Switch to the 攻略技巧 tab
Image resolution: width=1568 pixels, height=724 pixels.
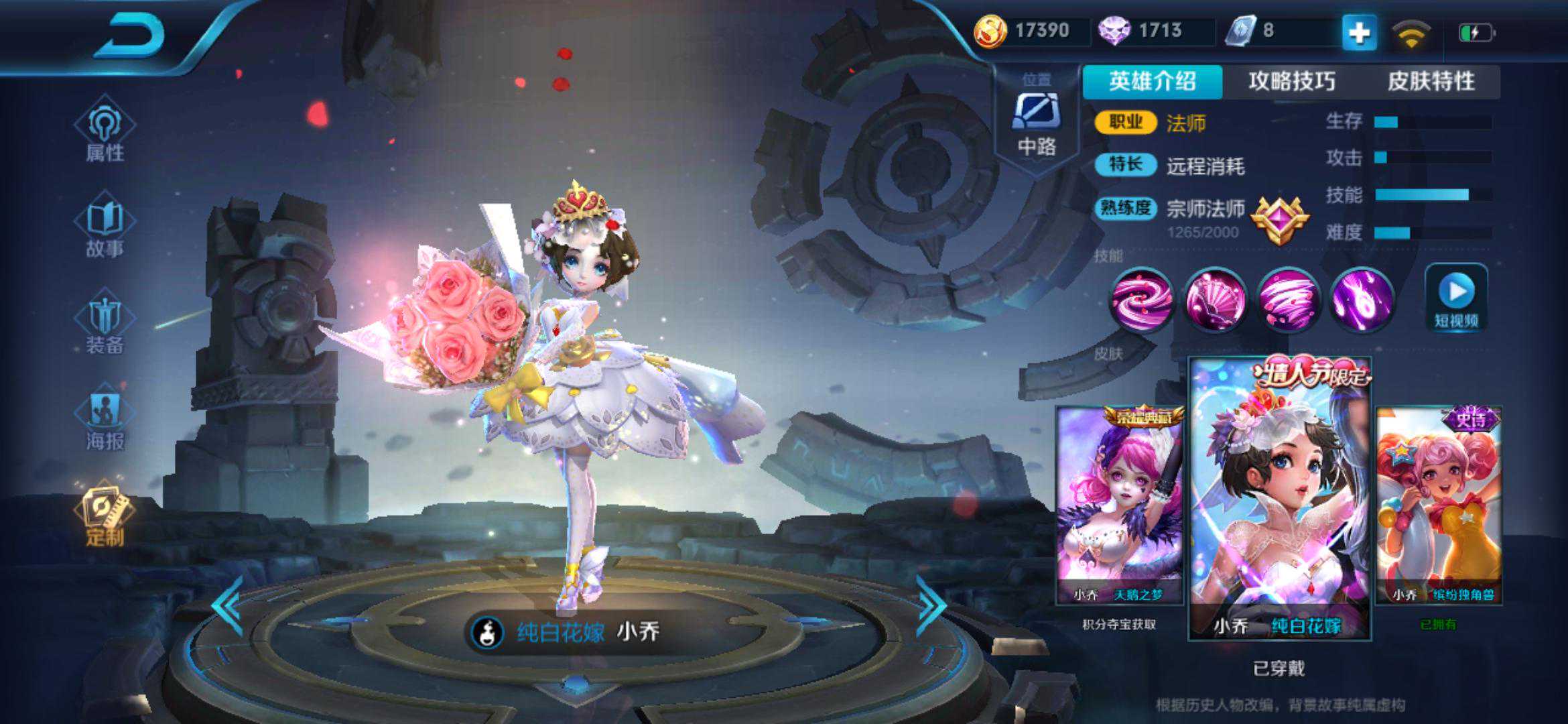[1292, 82]
